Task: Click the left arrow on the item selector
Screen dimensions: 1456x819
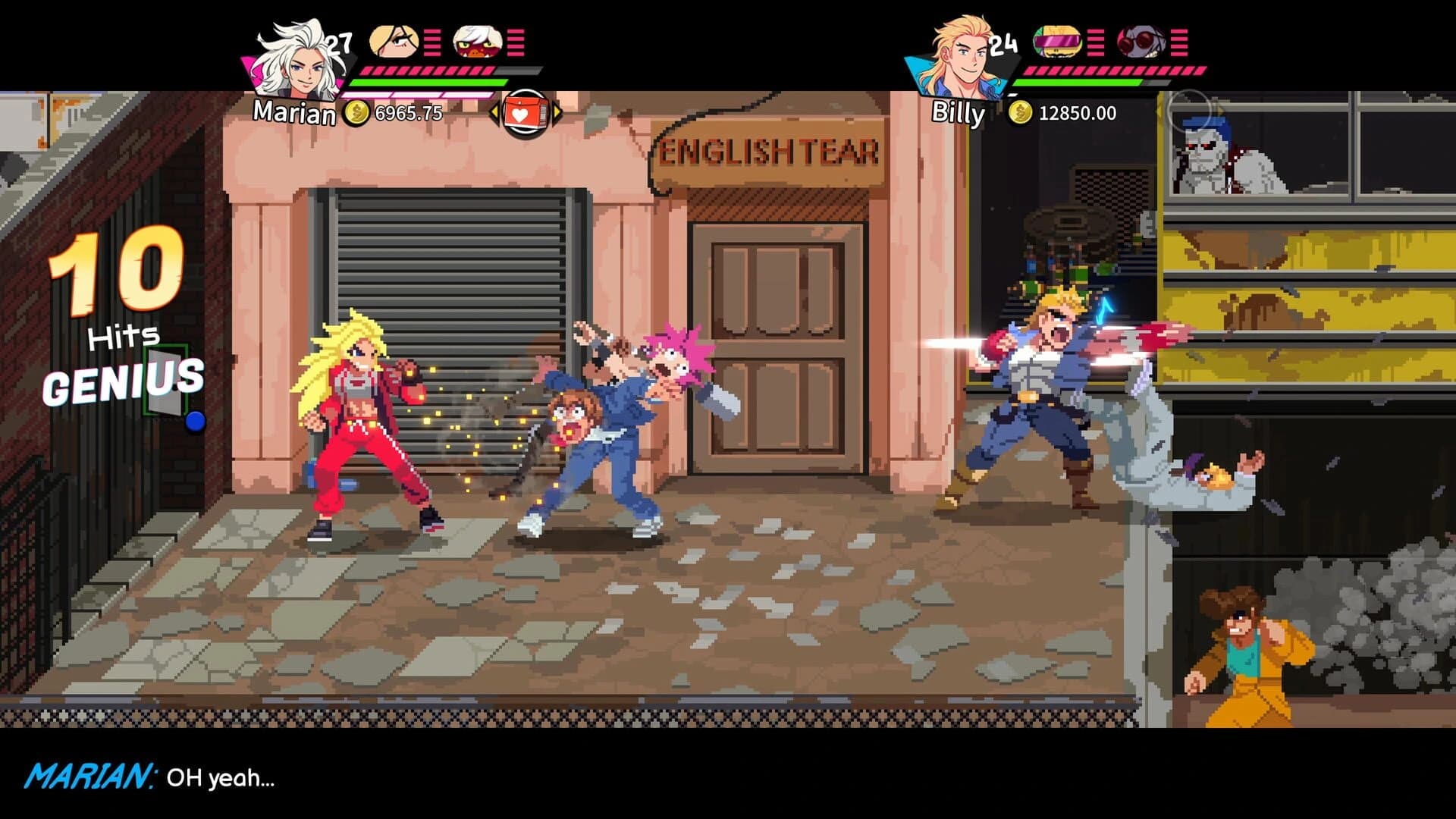Action: [494, 111]
